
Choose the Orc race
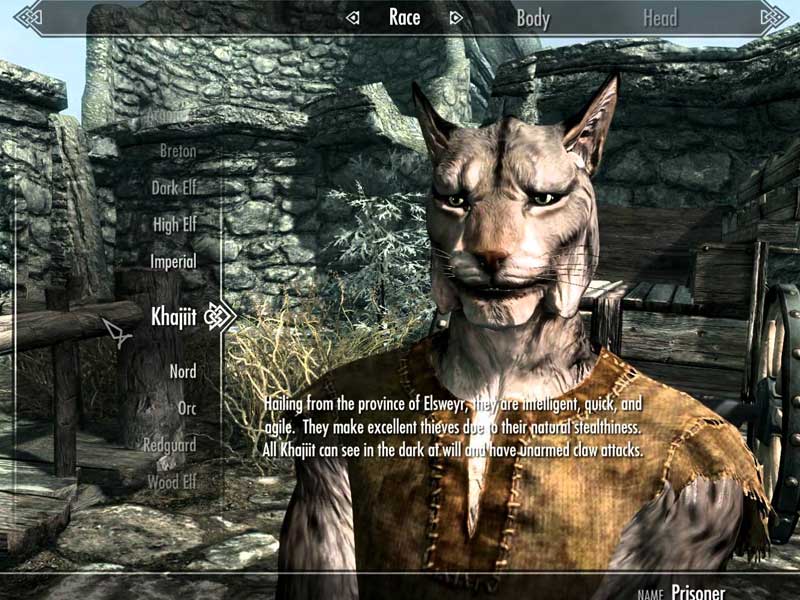(x=186, y=408)
